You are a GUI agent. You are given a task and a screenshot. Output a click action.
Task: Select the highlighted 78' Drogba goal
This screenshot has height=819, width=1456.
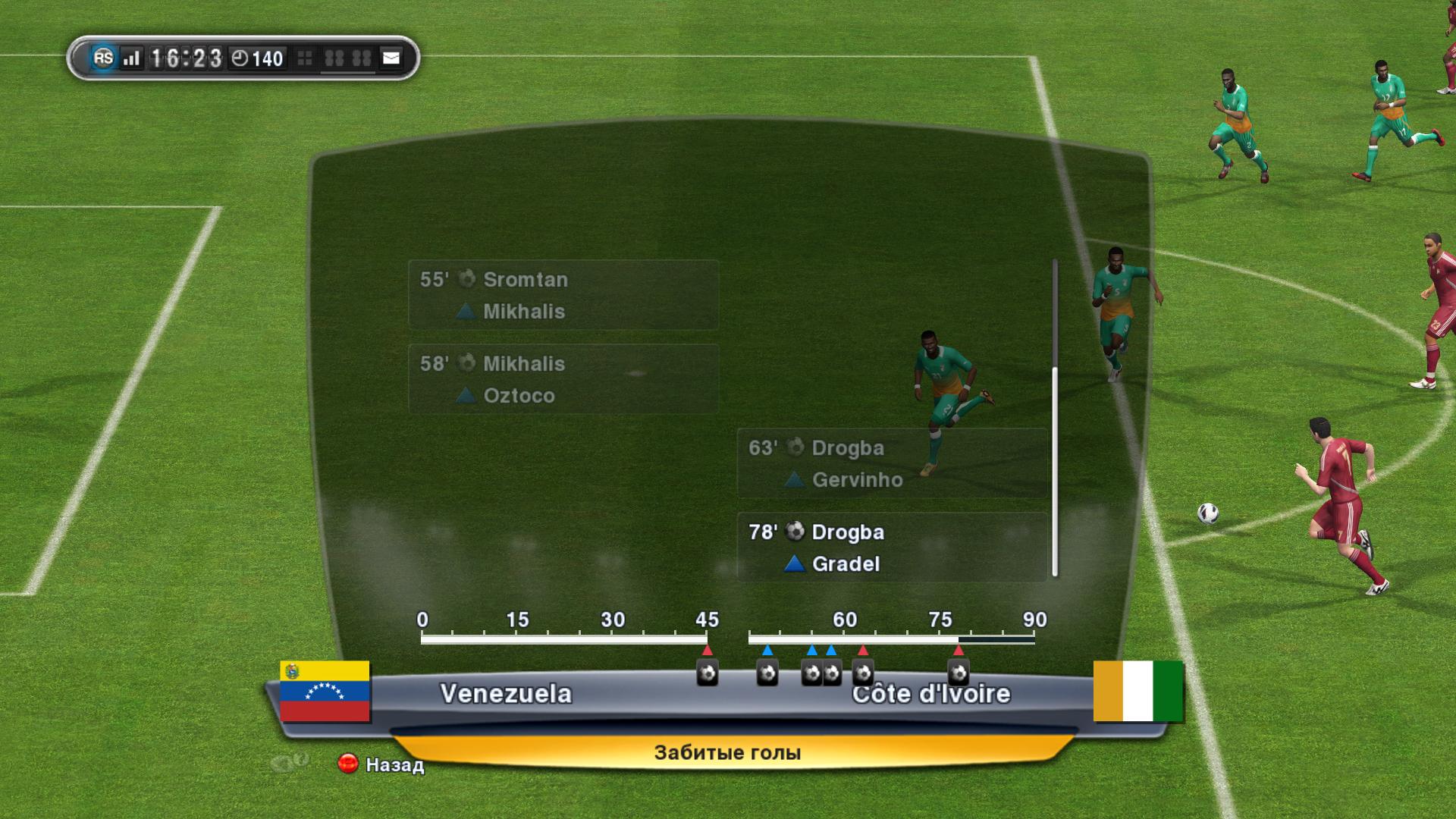tap(892, 548)
